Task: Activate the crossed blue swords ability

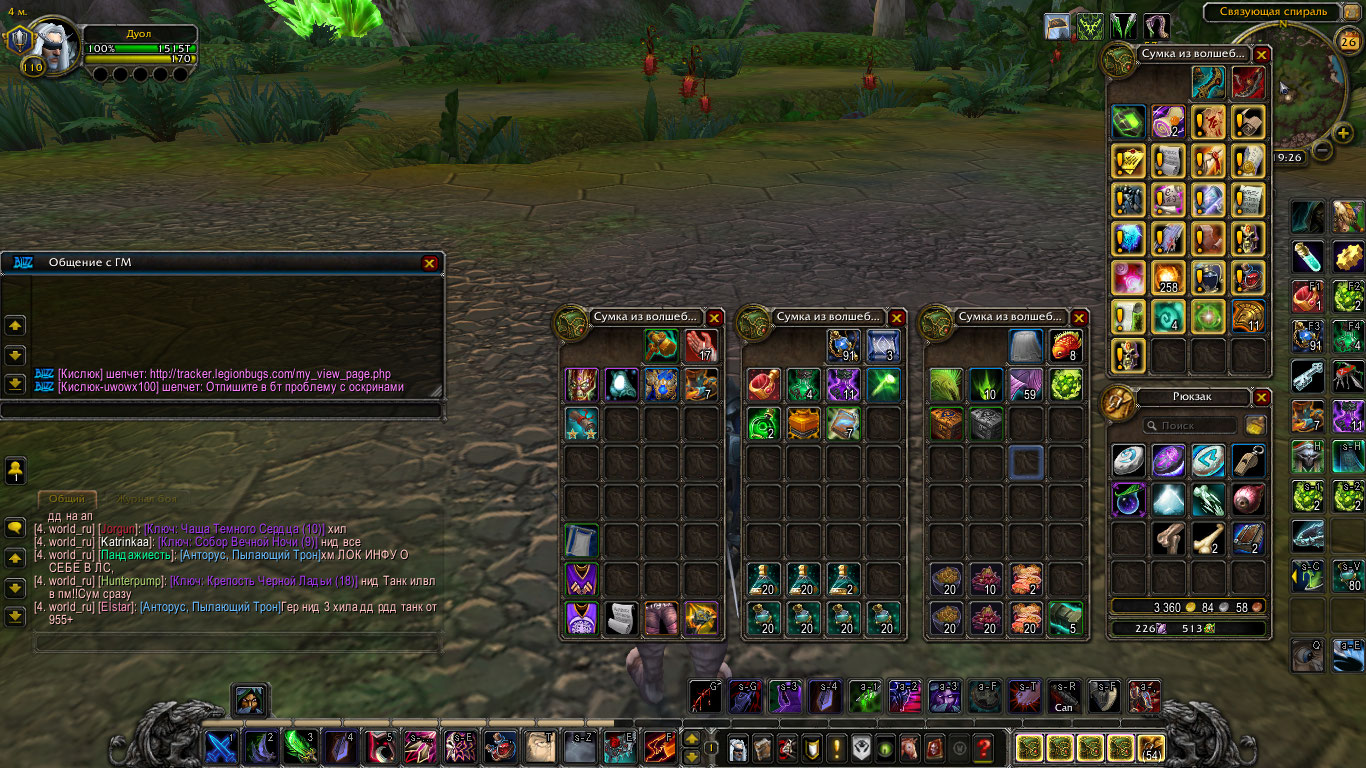Action: point(221,747)
